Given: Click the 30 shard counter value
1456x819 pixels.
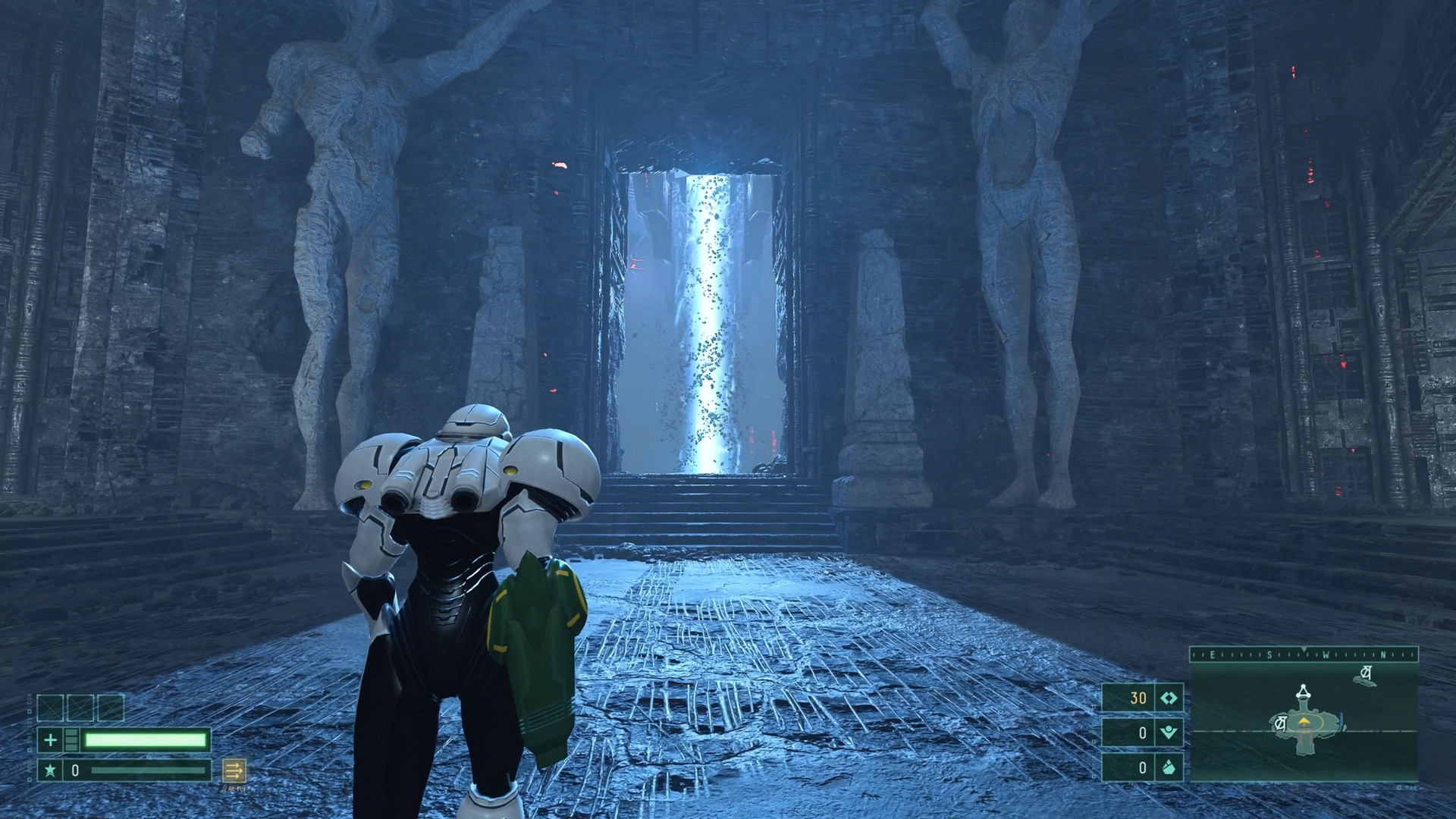Looking at the screenshot, I should tap(1137, 698).
